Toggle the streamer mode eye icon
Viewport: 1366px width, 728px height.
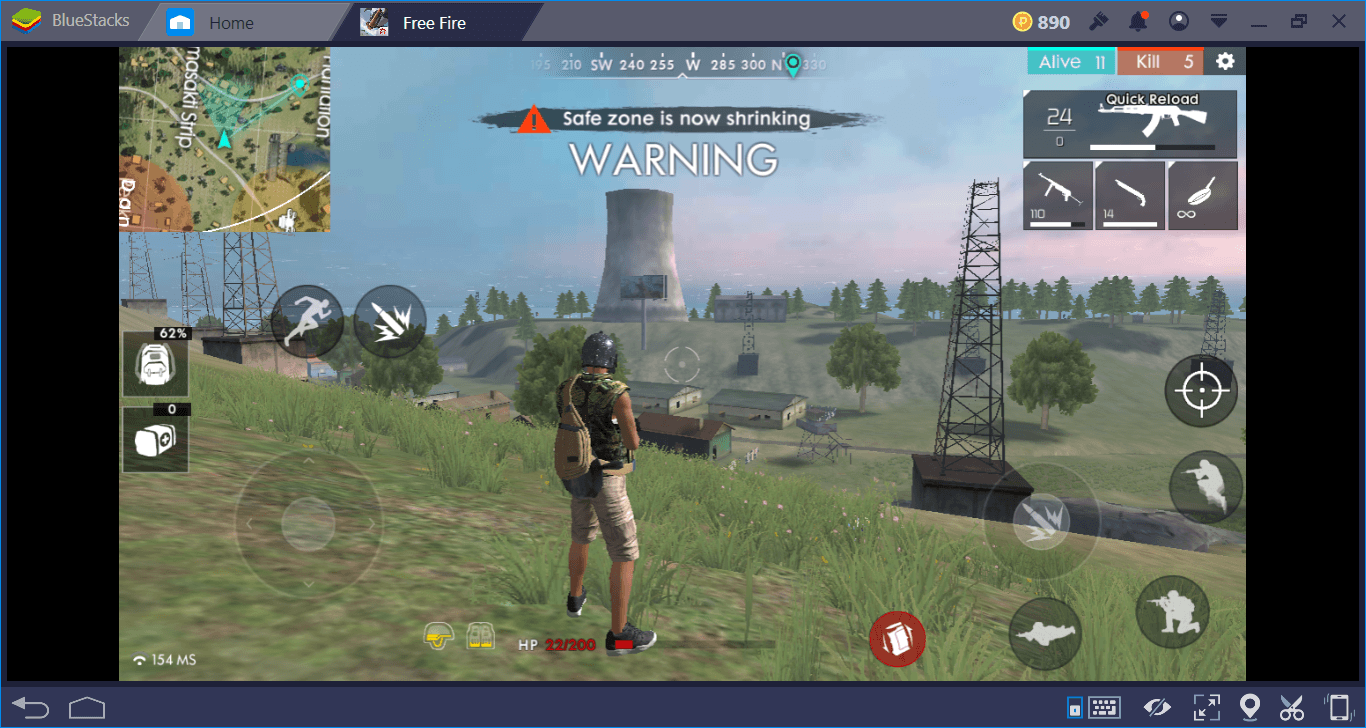(1157, 707)
